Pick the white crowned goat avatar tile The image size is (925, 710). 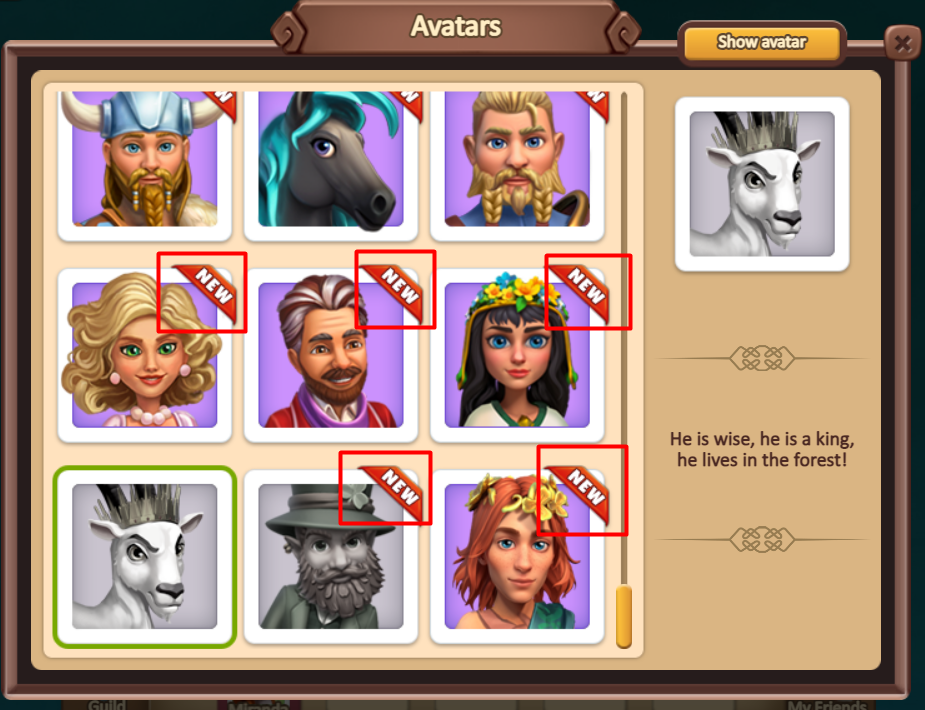click(145, 556)
